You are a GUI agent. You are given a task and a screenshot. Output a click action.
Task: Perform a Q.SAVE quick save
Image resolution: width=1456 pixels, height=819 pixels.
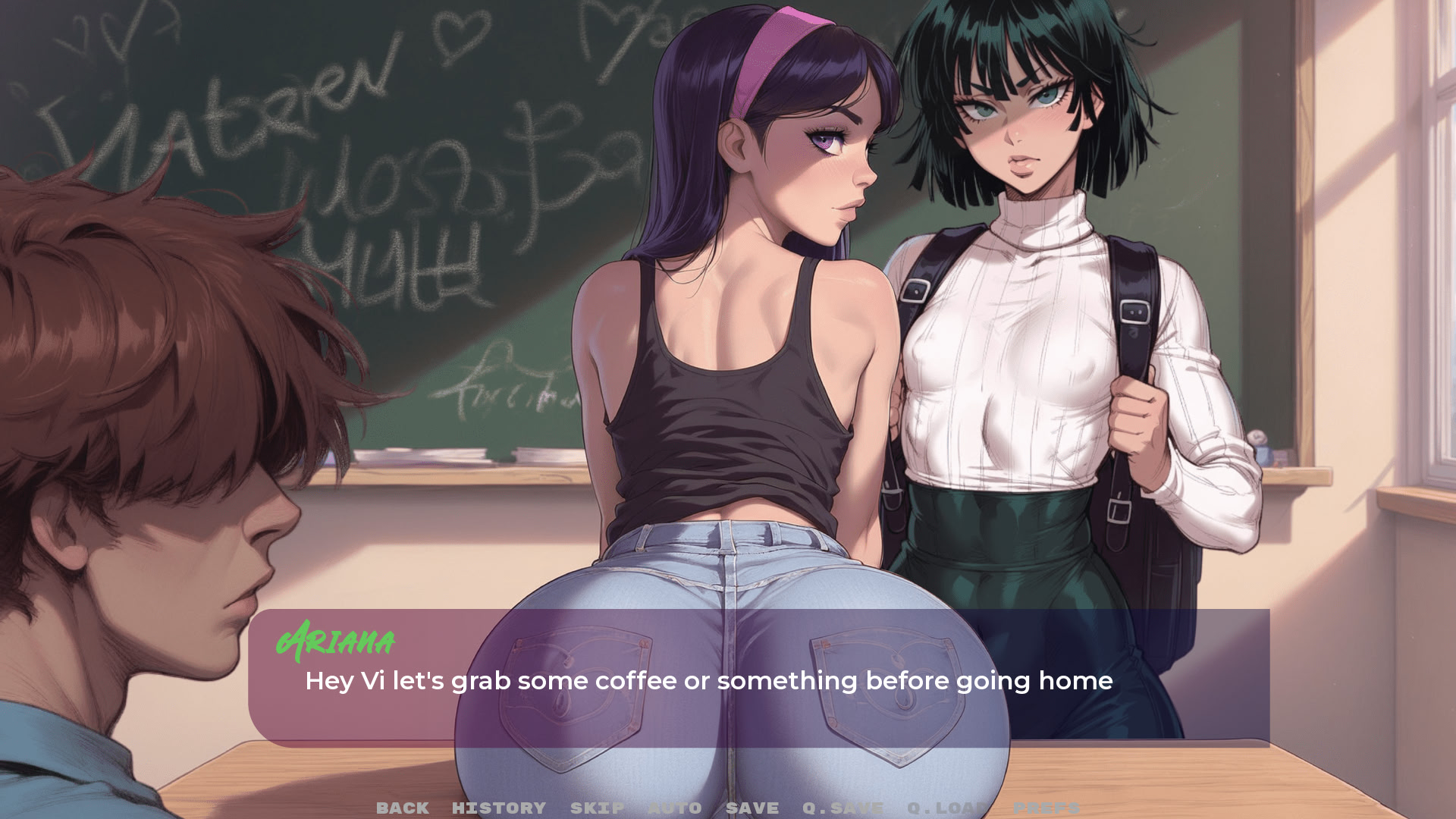844,808
